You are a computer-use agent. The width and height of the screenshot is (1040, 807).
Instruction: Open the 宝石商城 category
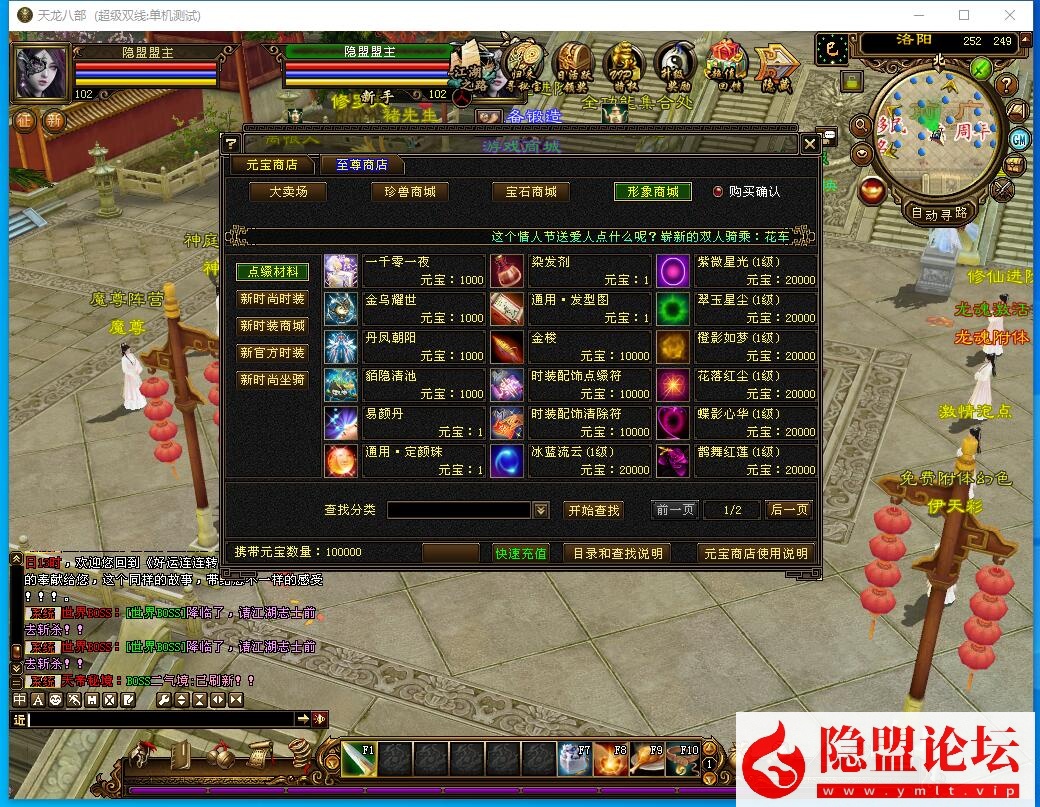[530, 191]
